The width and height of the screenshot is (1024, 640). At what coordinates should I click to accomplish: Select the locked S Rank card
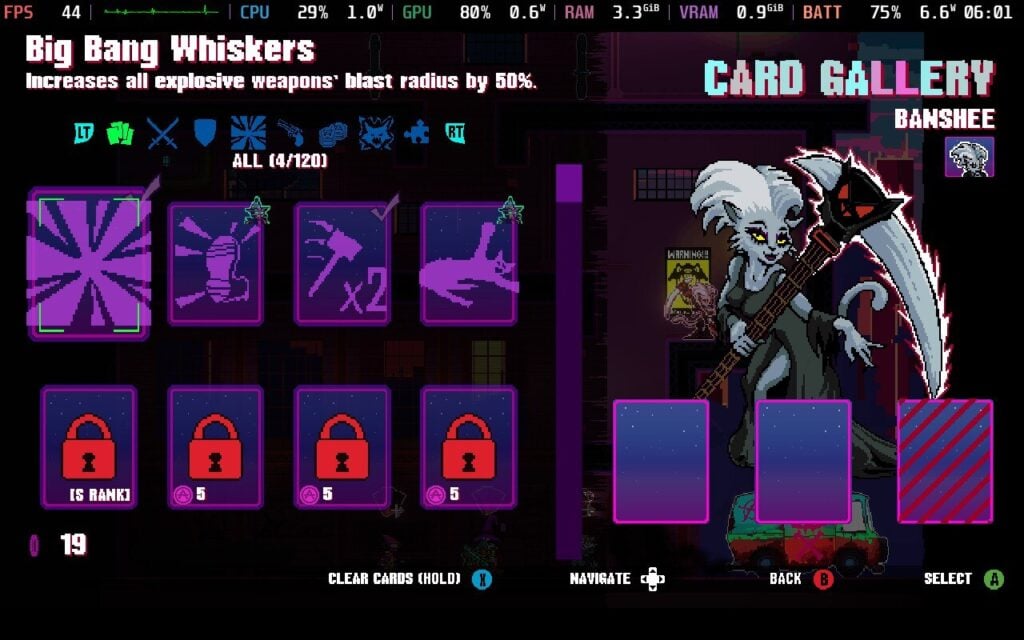[89, 446]
